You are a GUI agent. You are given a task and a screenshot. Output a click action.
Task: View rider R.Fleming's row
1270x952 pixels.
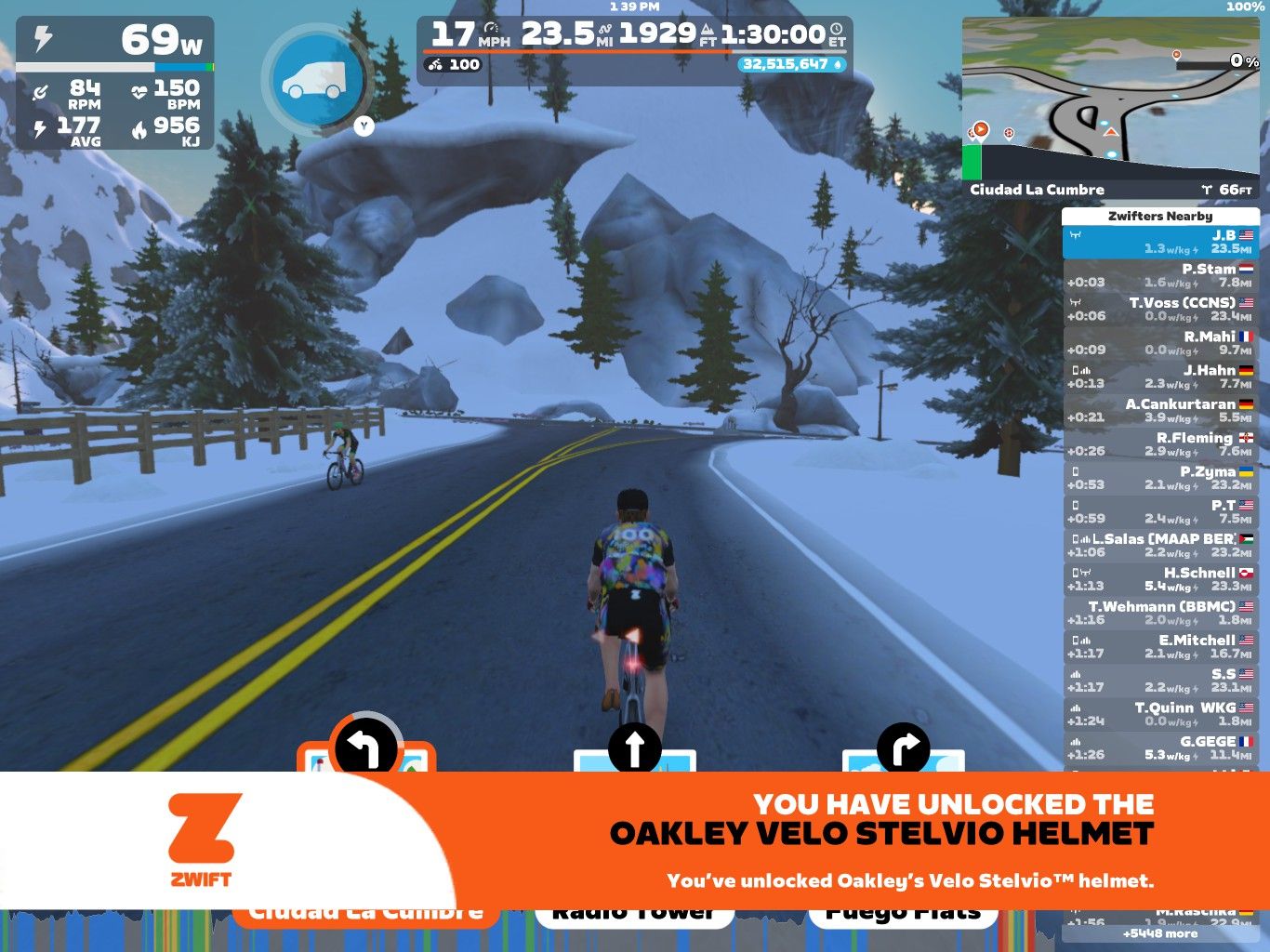pos(1159,444)
